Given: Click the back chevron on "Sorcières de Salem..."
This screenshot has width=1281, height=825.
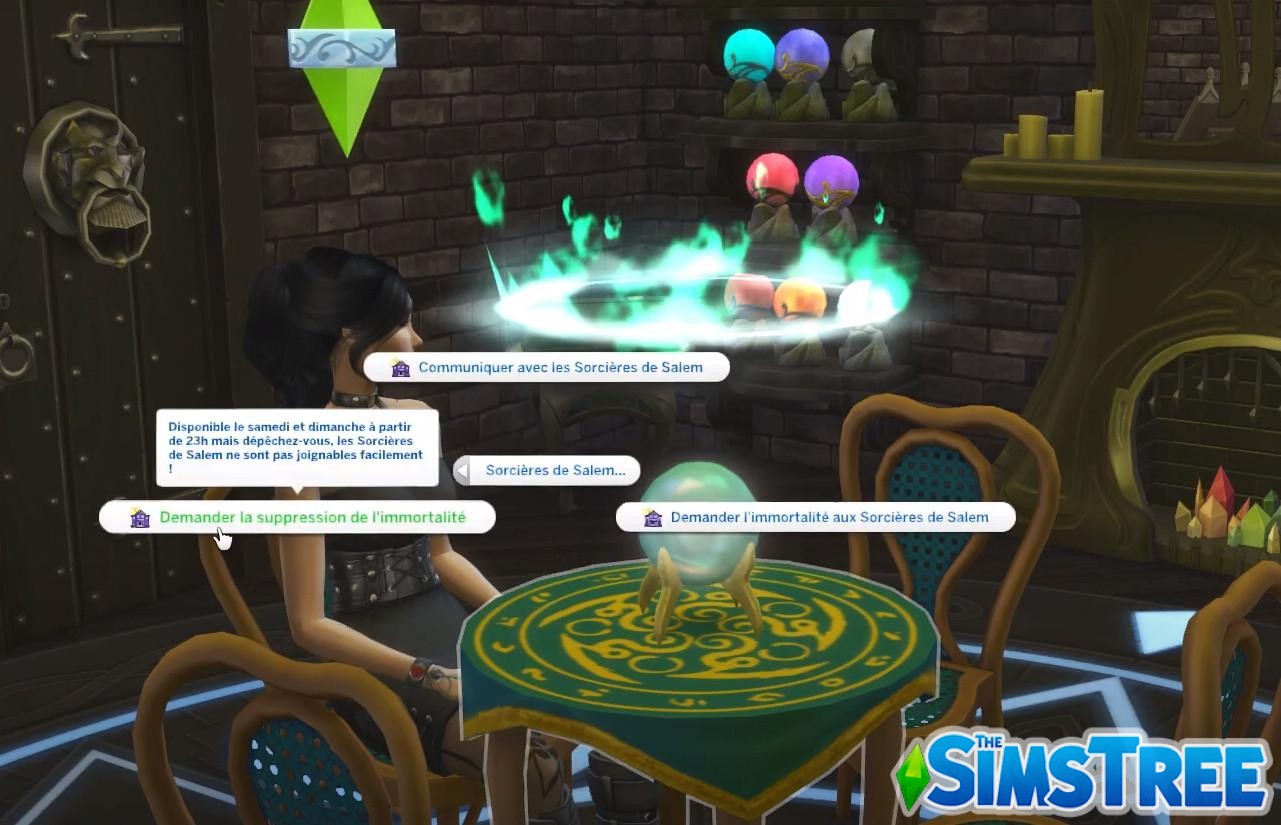Looking at the screenshot, I should coord(463,470).
